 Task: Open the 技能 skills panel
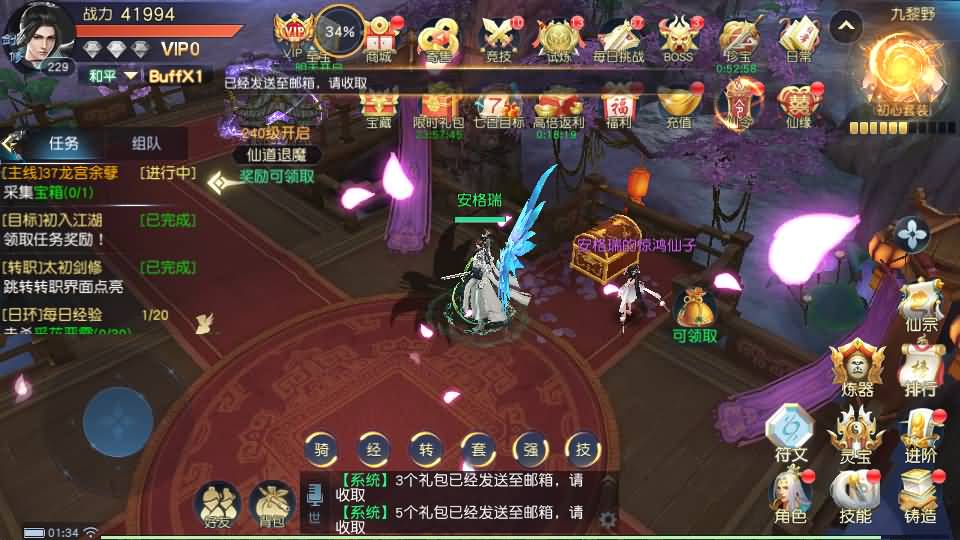pos(855,495)
